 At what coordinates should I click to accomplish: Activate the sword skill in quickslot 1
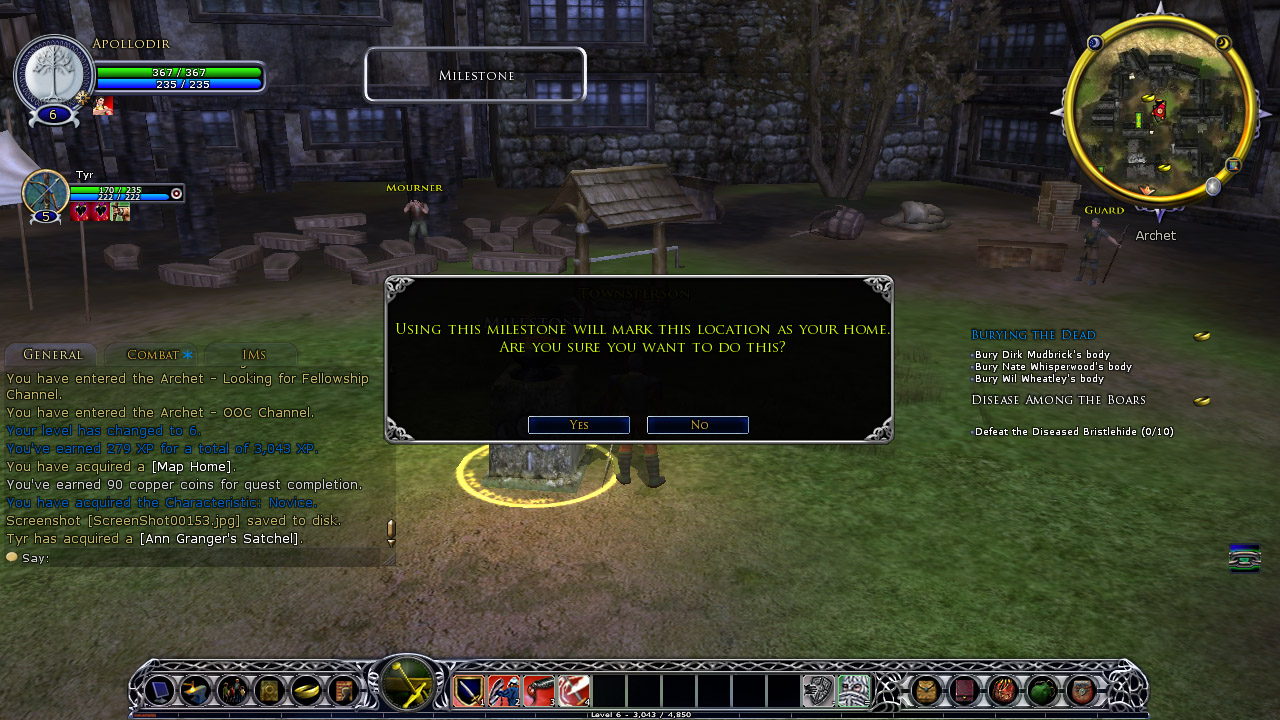(x=469, y=691)
